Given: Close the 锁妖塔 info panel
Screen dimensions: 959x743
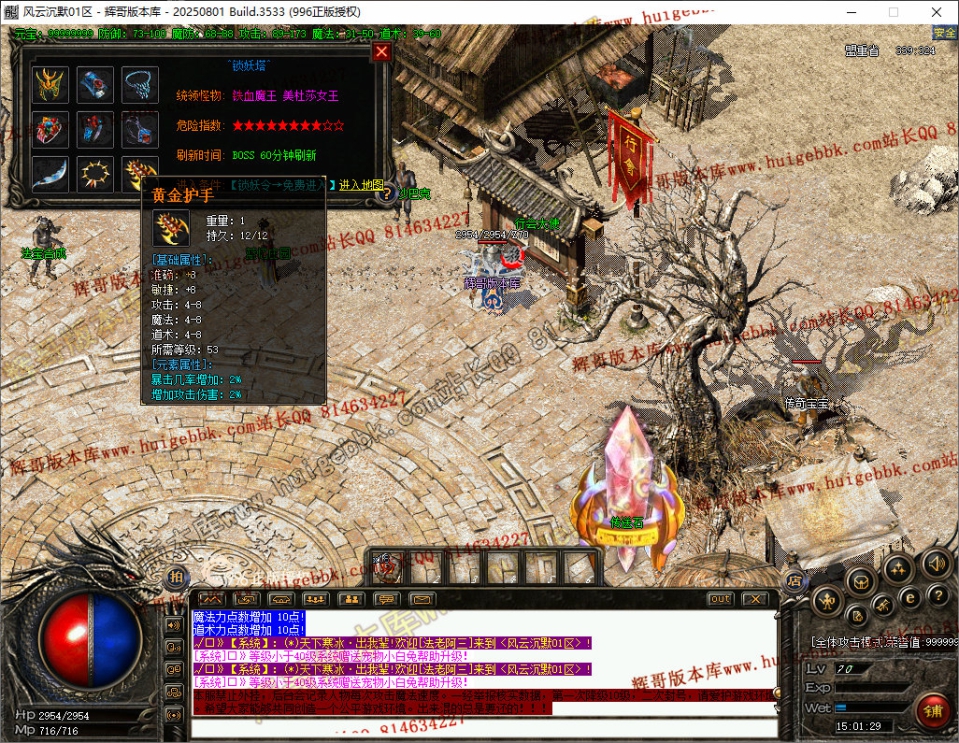Looking at the screenshot, I should pyautogui.click(x=381, y=52).
